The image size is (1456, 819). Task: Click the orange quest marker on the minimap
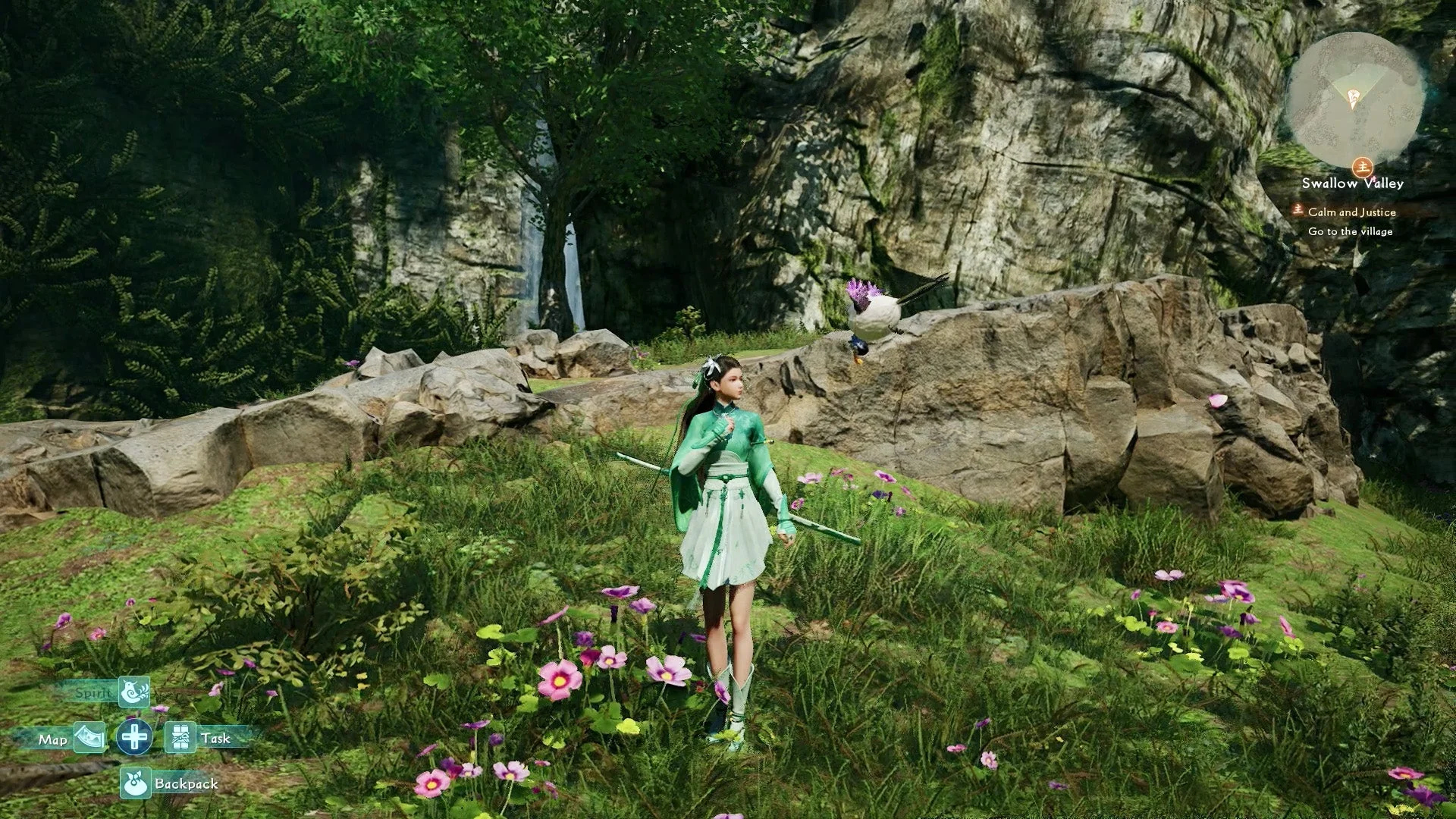pyautogui.click(x=1363, y=167)
